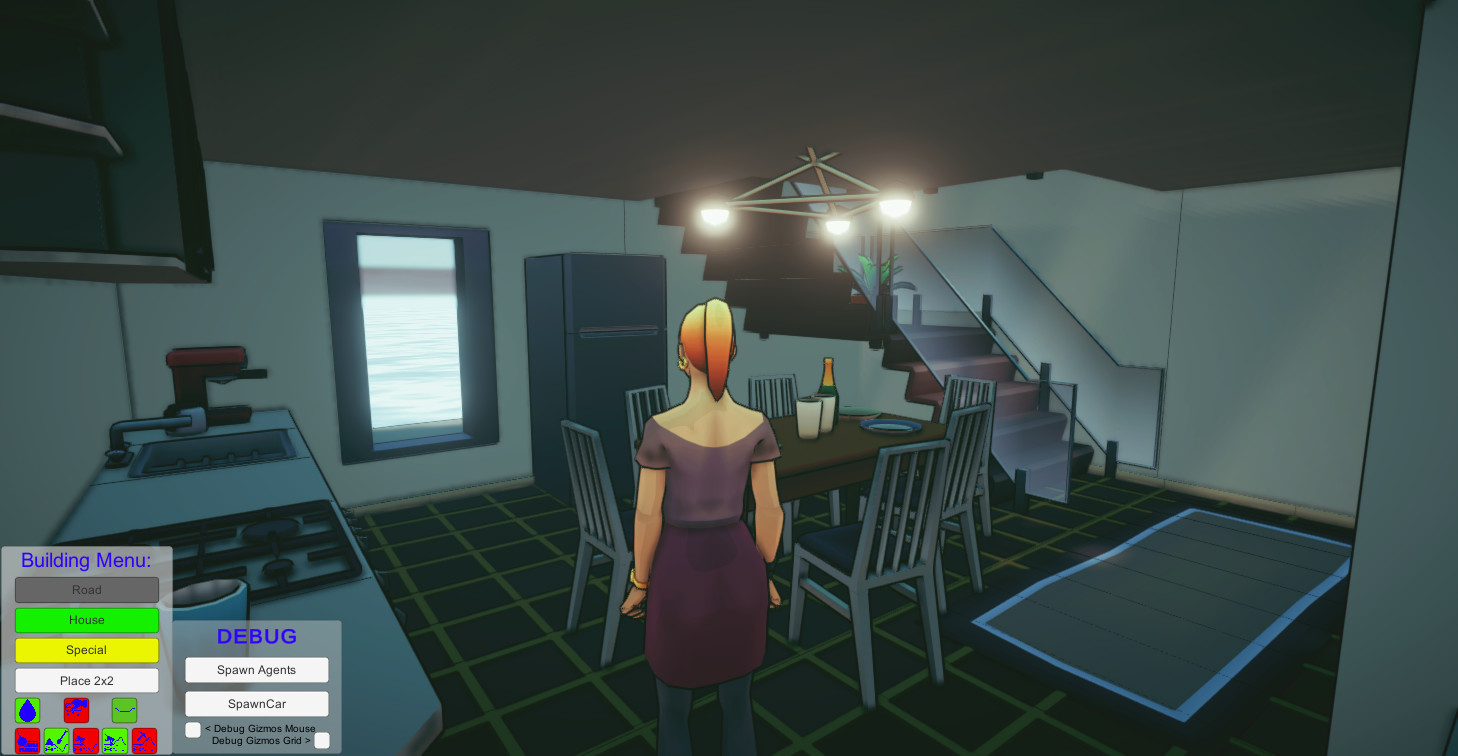Click the red plow icon in the bottom row
The width and height of the screenshot is (1458, 756).
27,740
